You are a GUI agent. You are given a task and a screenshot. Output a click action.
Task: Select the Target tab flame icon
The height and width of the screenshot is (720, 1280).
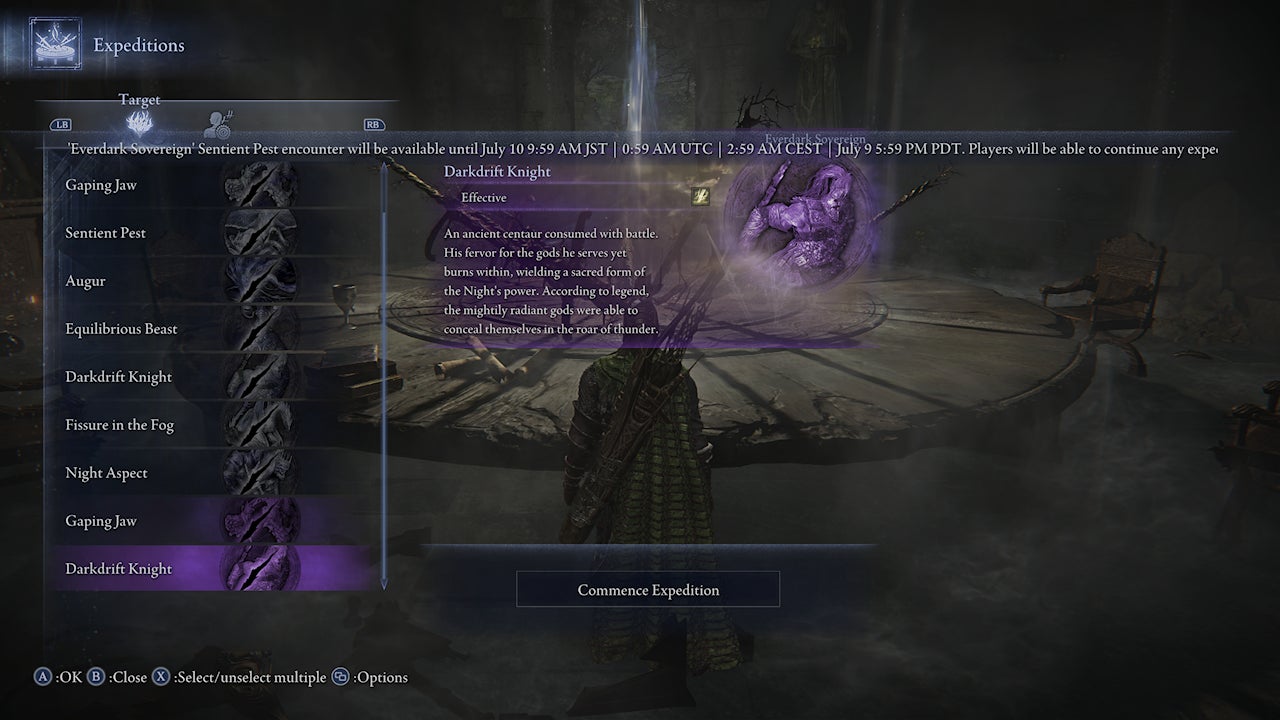(x=139, y=120)
